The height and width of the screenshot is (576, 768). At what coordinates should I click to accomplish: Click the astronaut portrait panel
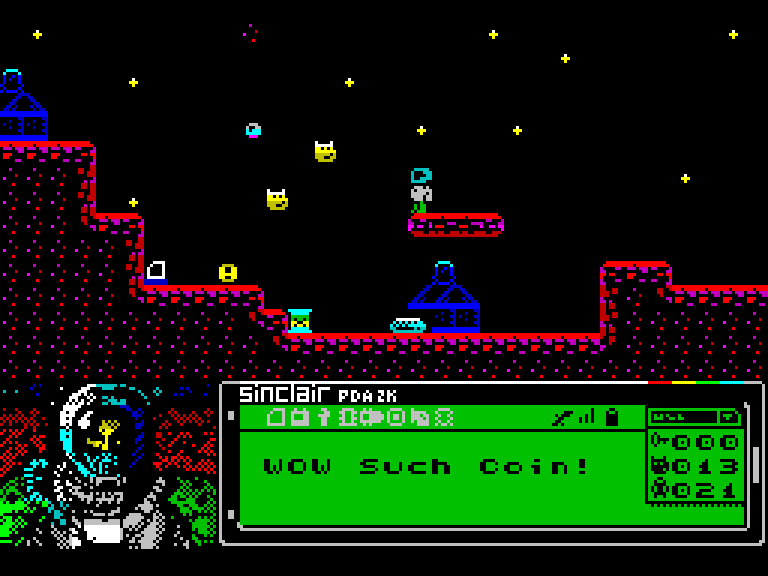(x=108, y=465)
